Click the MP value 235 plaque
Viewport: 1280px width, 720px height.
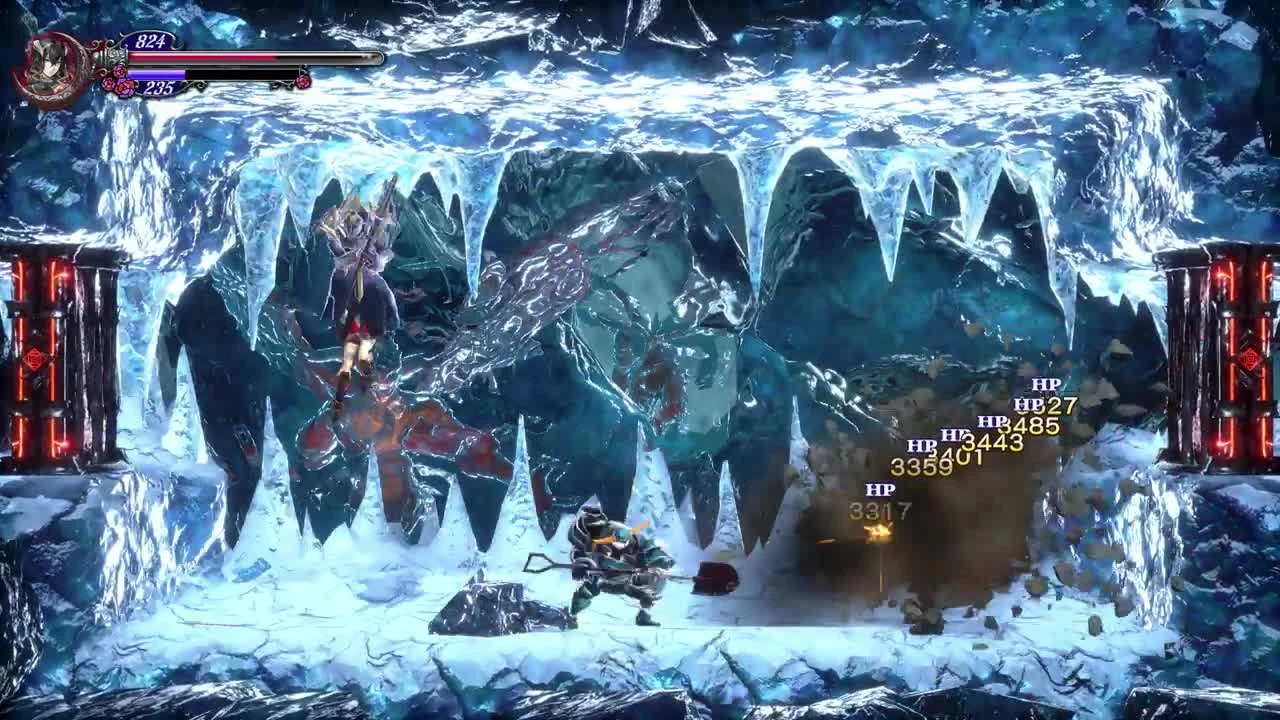(x=159, y=87)
